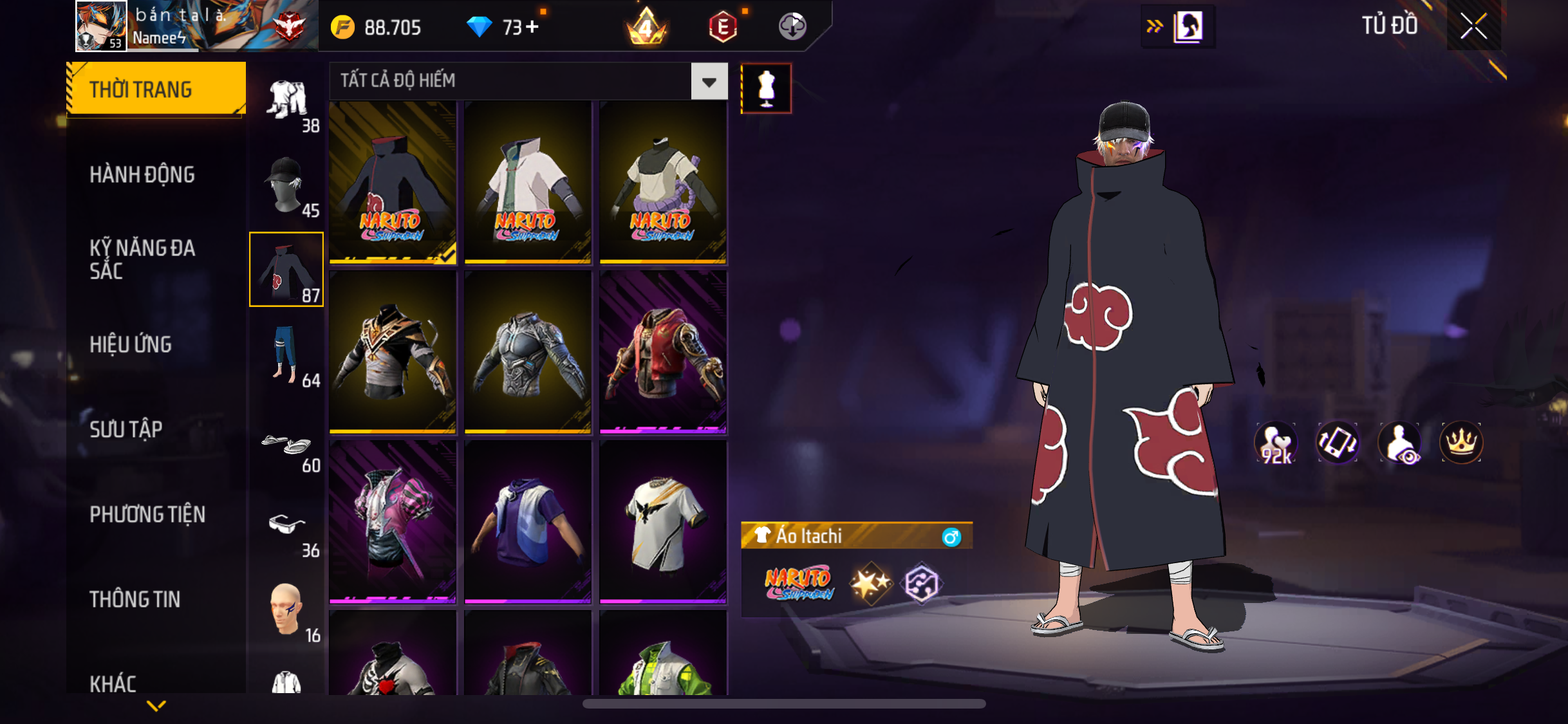Open the THÔNG TIN tab
1568x724 pixels.
point(135,599)
